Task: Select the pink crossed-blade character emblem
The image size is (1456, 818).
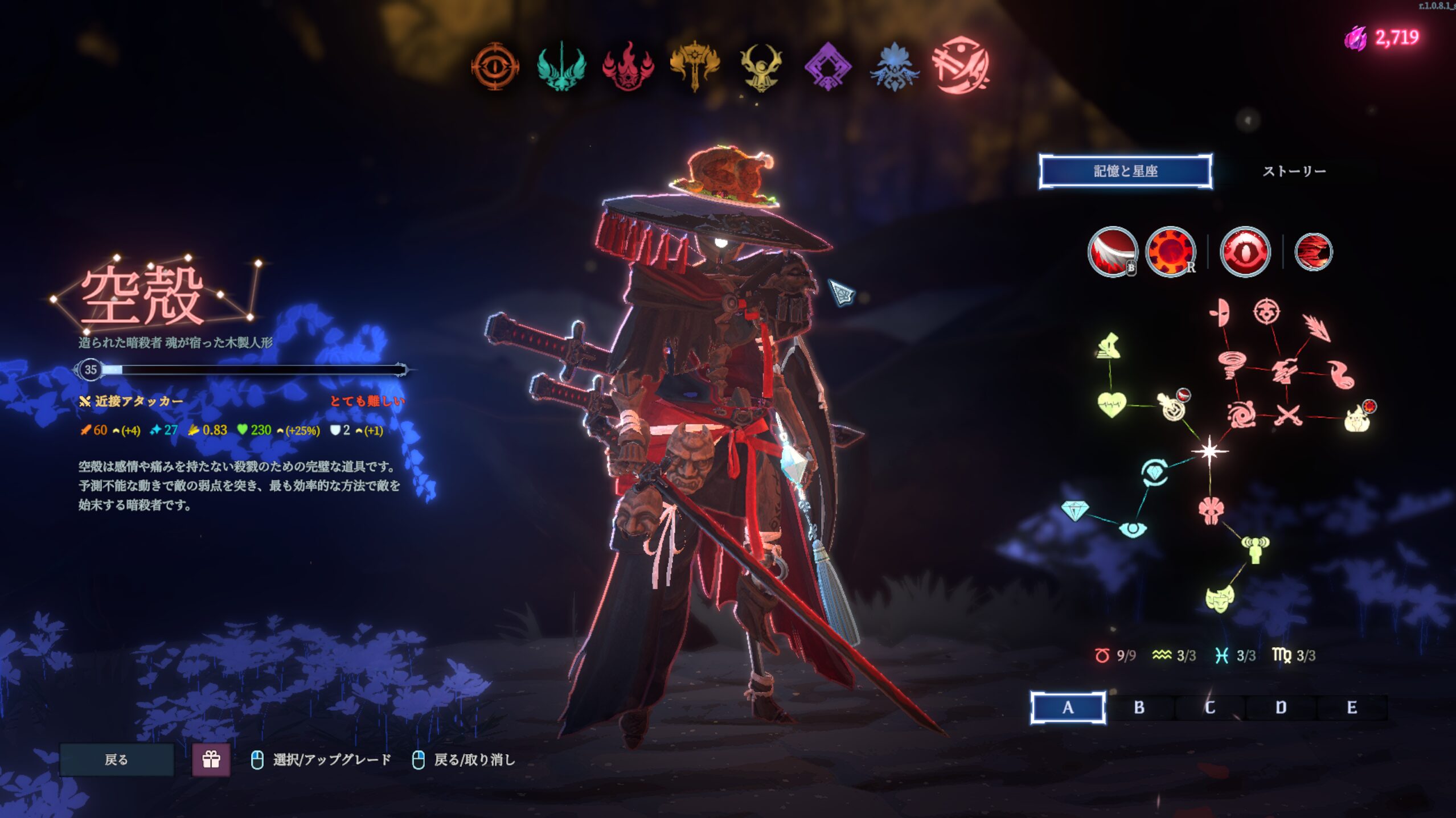Action: click(x=961, y=65)
